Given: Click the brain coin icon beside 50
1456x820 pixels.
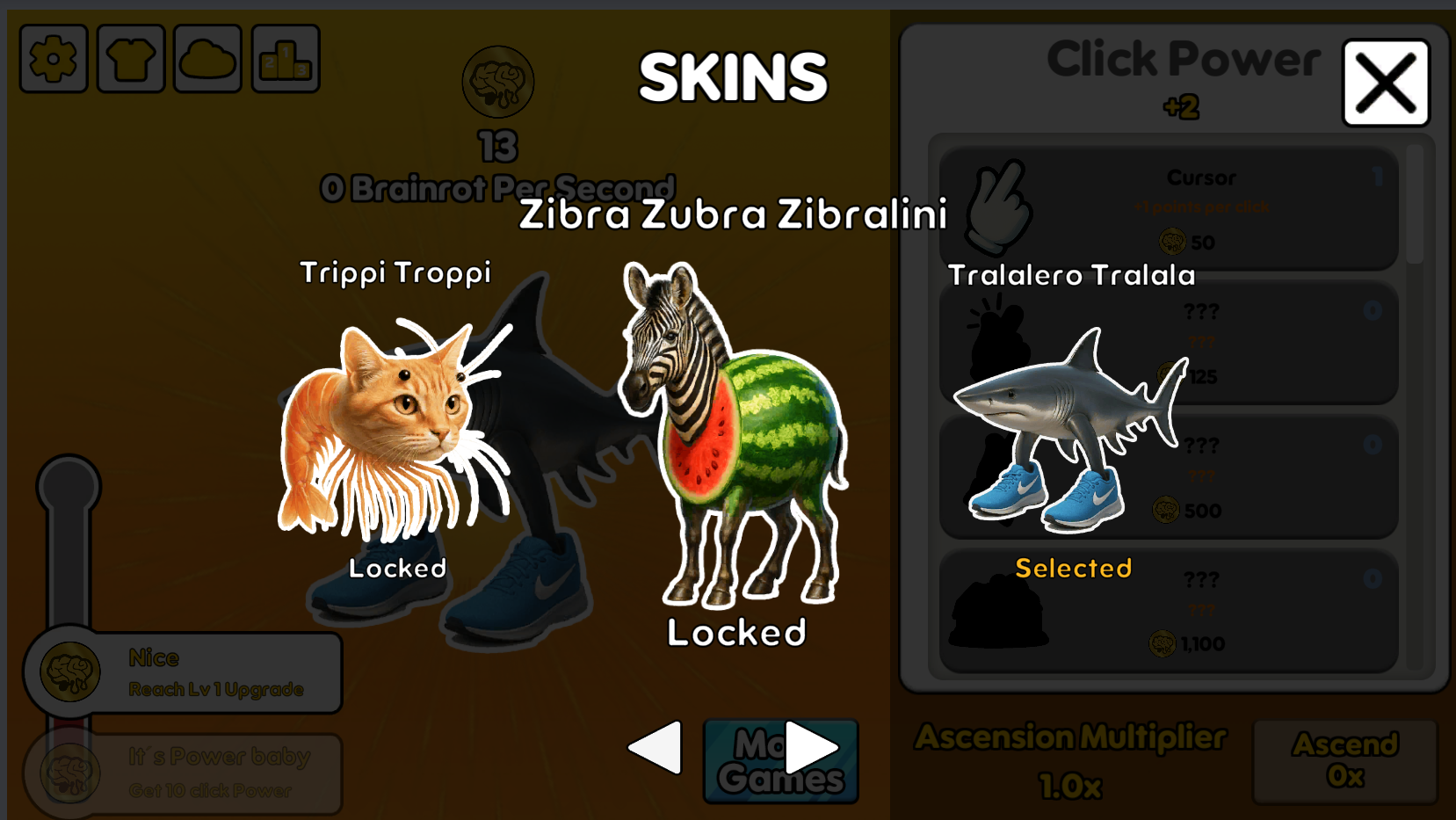Looking at the screenshot, I should coord(1171,243).
